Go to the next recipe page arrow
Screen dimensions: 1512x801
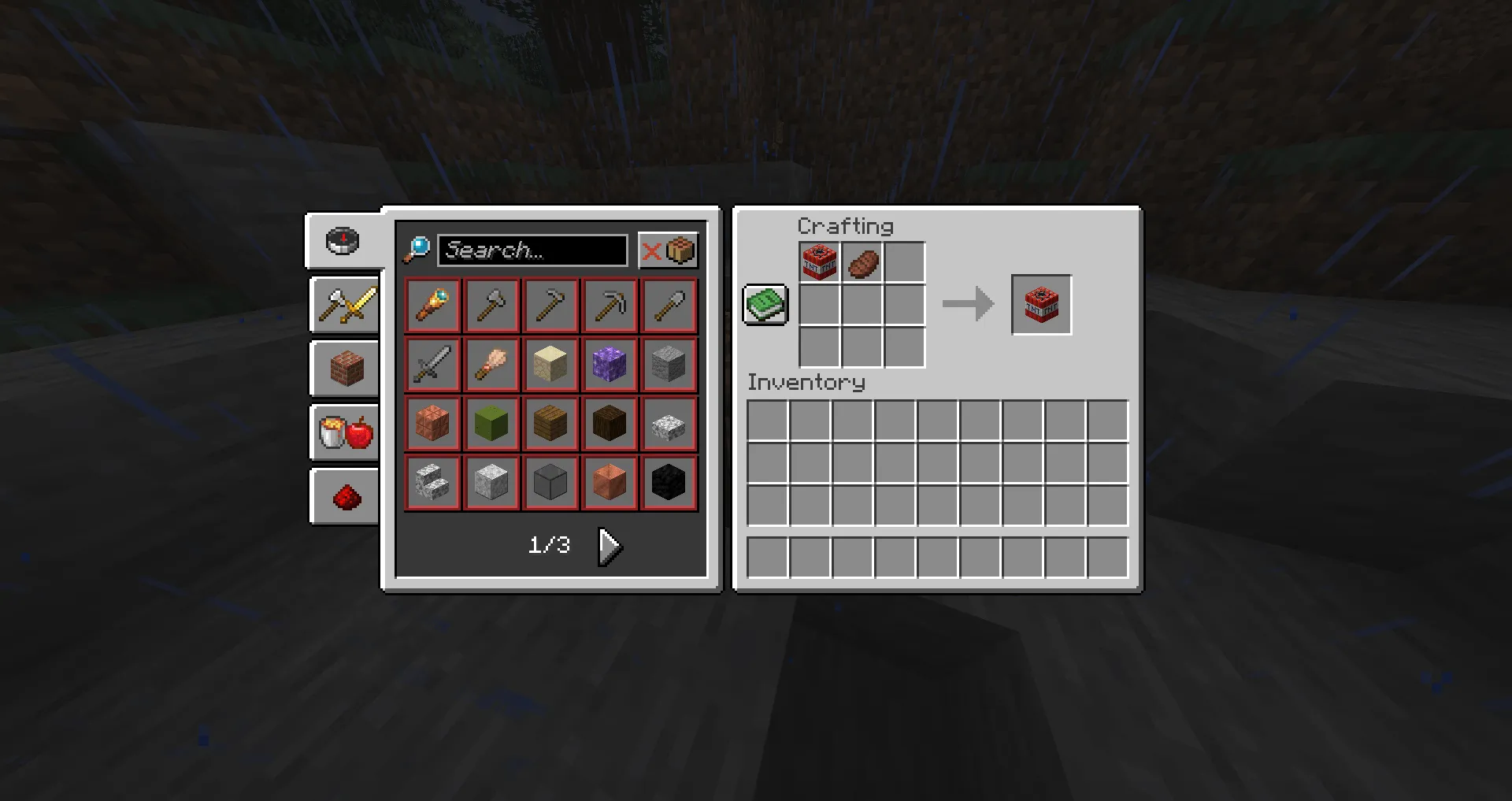tap(608, 544)
